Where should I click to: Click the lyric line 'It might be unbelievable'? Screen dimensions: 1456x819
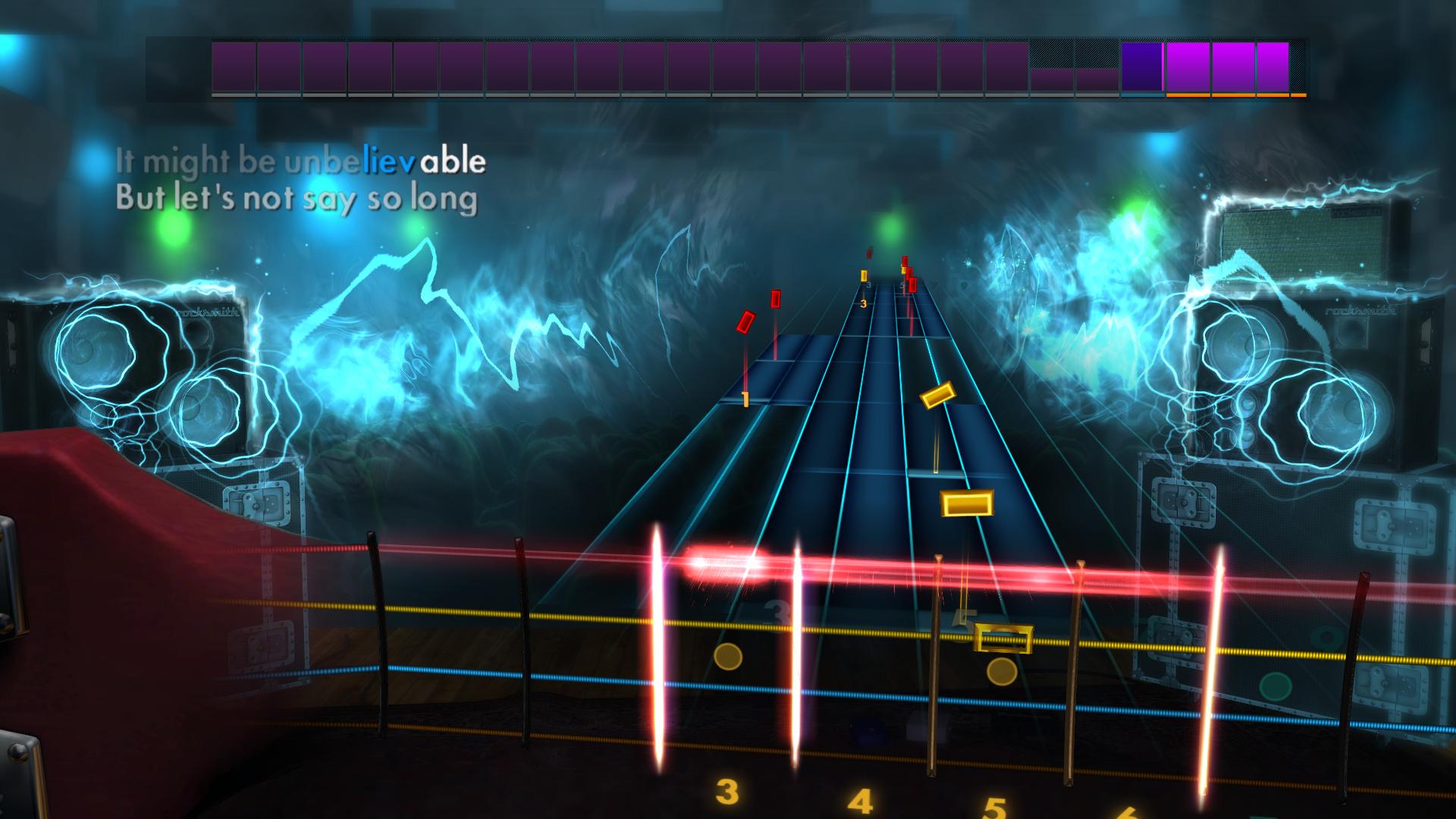pos(300,161)
